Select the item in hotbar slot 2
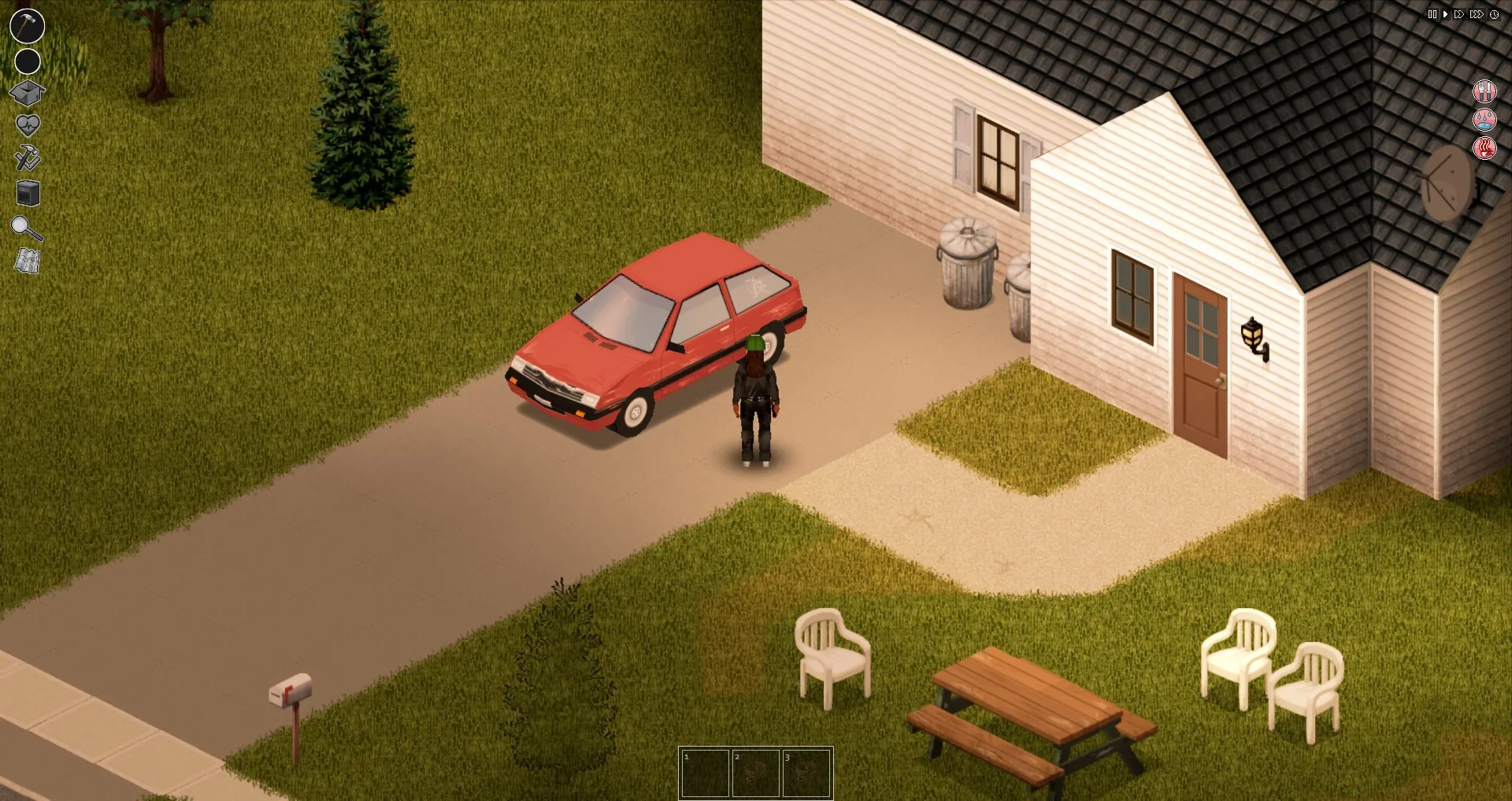Screen dimensions: 1512x801 [756, 773]
